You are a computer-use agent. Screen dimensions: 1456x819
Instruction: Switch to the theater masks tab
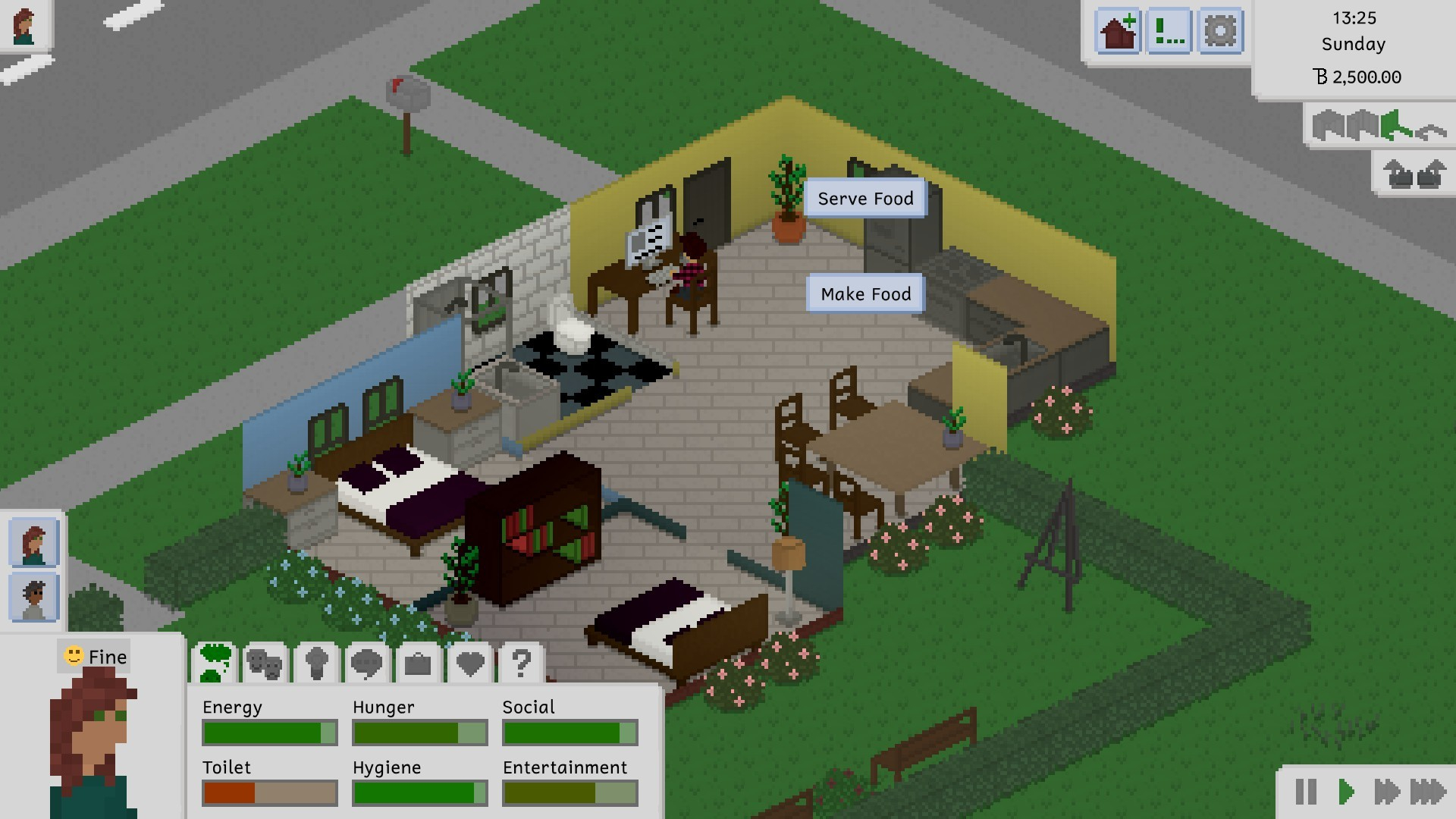pyautogui.click(x=265, y=664)
